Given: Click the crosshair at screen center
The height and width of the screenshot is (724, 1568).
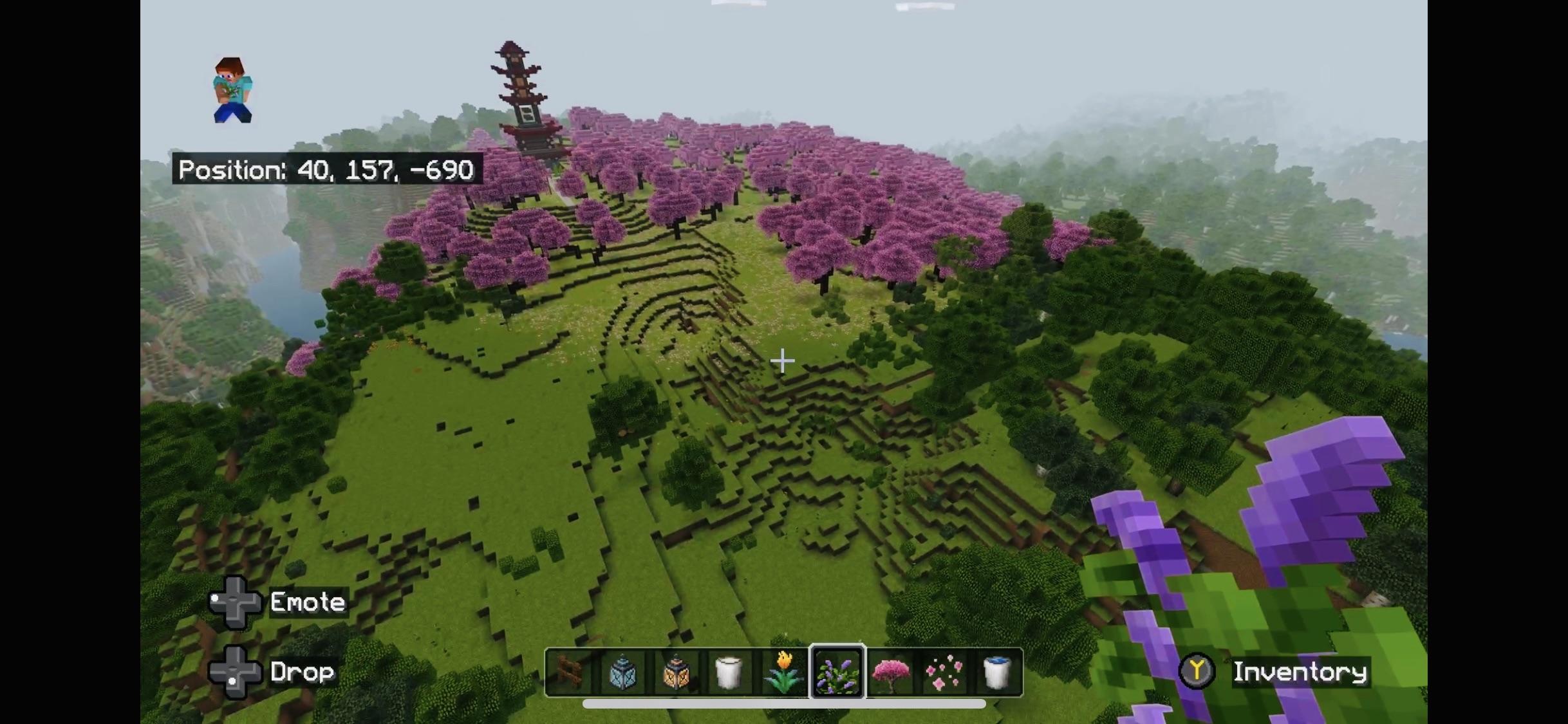Looking at the screenshot, I should click(x=783, y=362).
